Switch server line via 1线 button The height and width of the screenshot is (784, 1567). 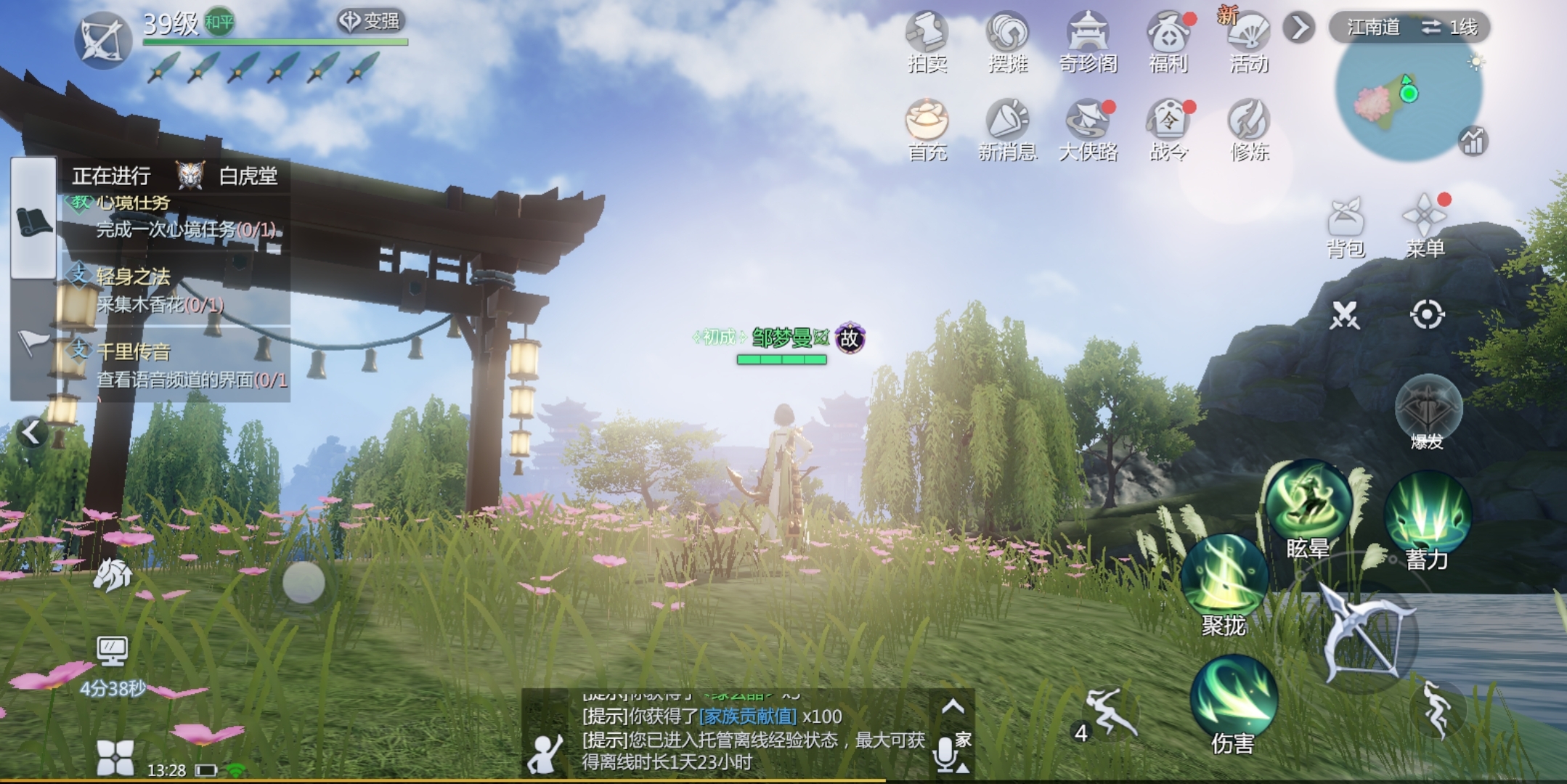tap(1450, 28)
